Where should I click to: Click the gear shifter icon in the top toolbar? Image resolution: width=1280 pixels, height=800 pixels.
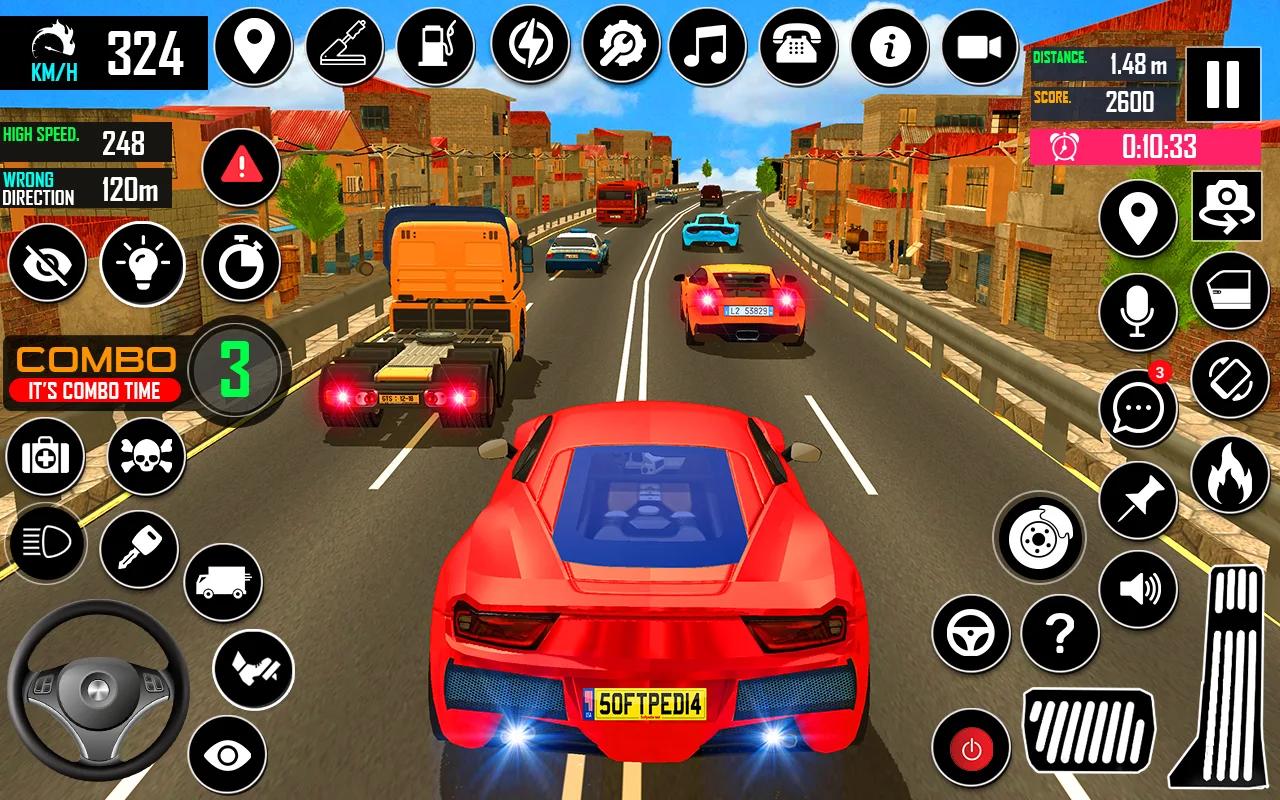tap(345, 45)
